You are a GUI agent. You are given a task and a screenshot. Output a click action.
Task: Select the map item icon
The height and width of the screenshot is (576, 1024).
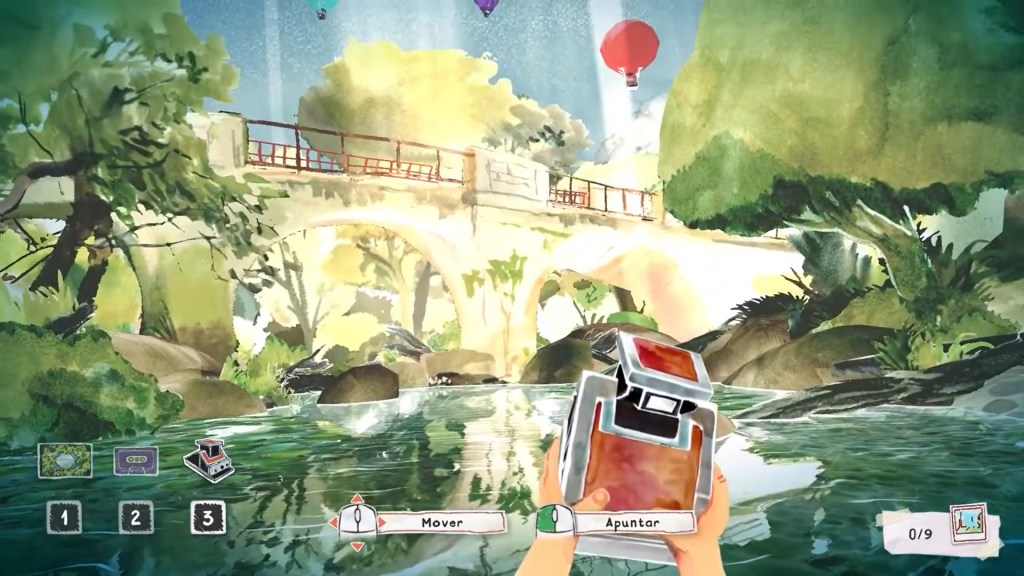coord(65,461)
